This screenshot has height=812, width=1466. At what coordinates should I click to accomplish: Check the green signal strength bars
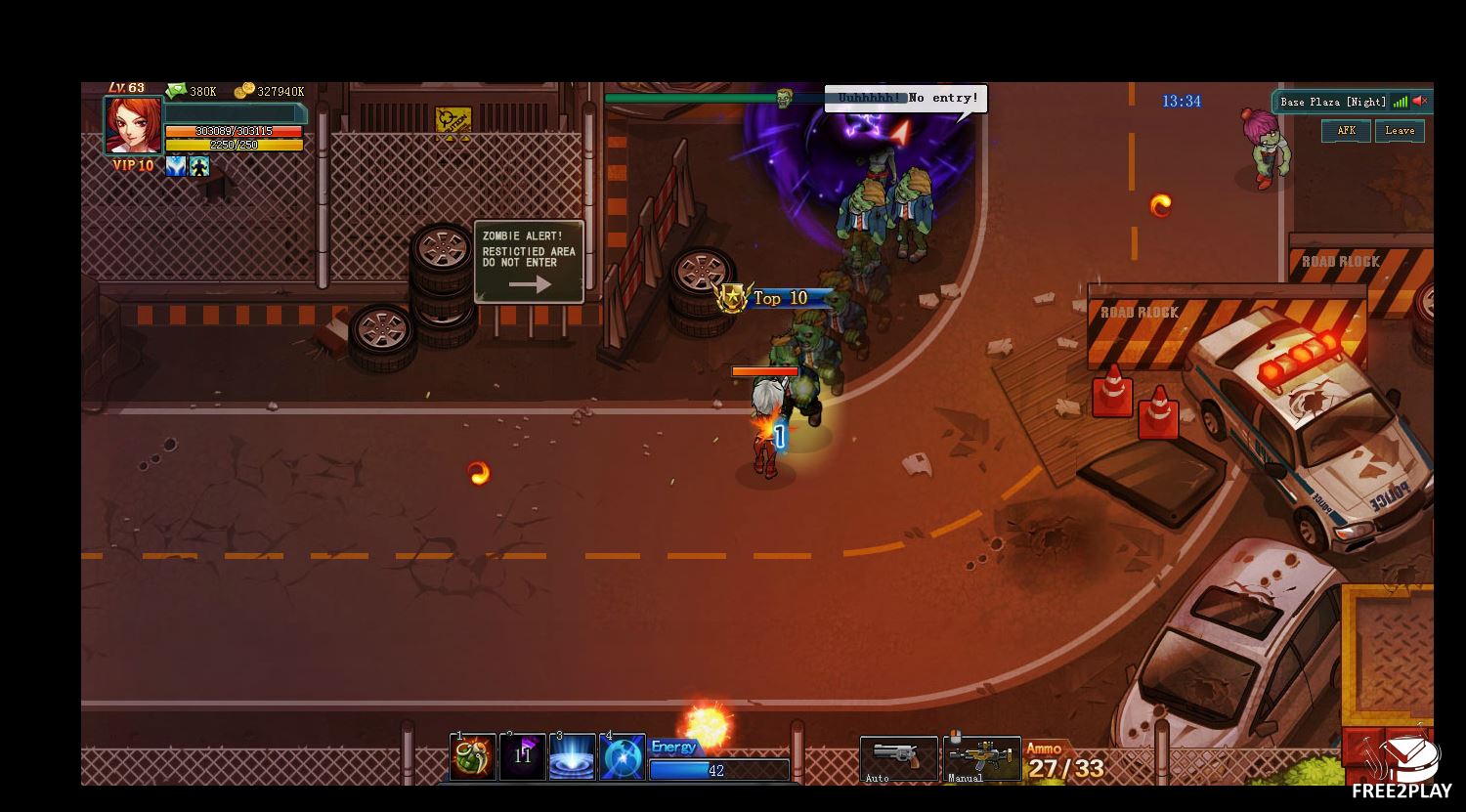(1401, 101)
